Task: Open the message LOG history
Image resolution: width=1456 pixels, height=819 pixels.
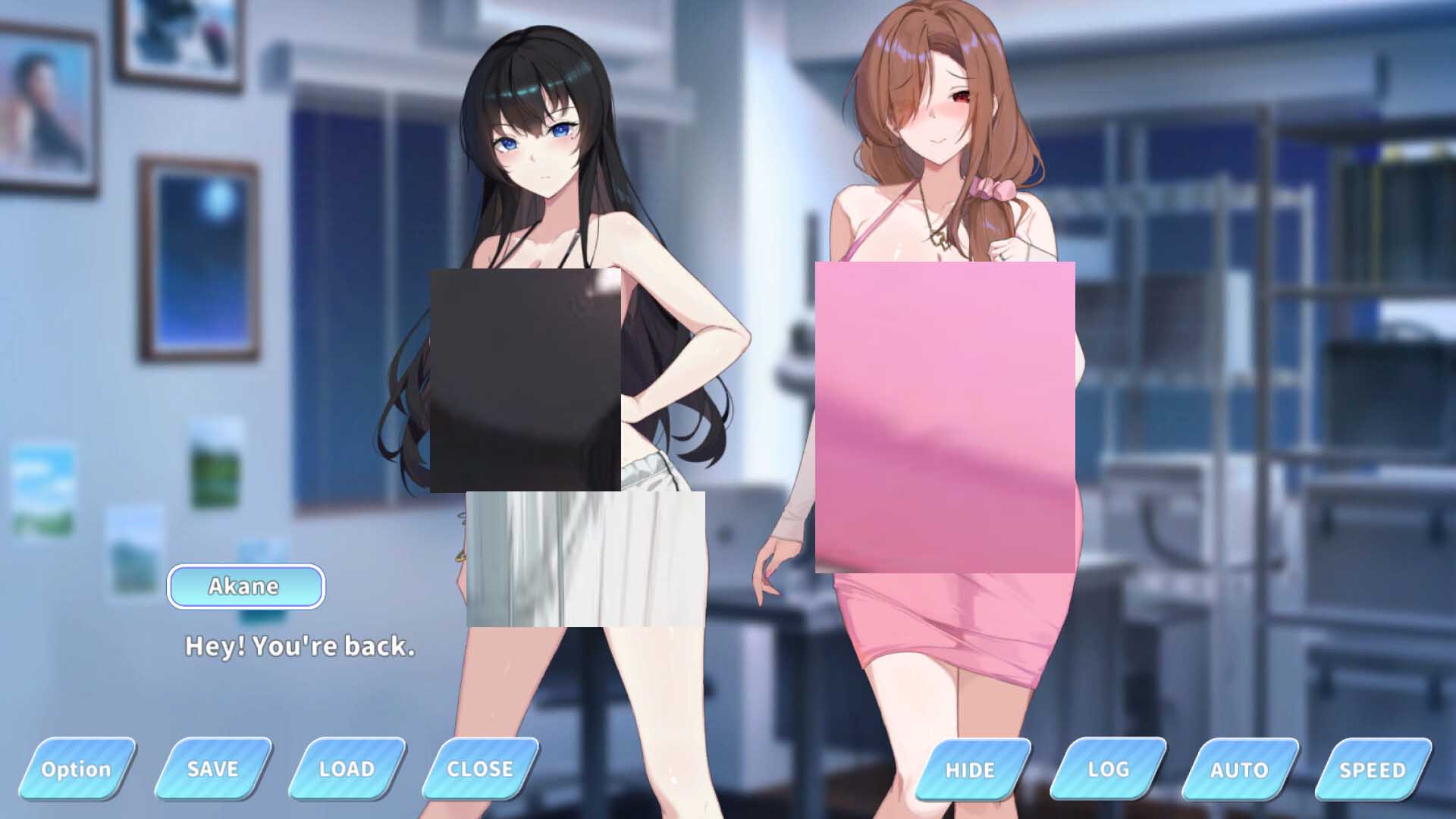Action: [x=1106, y=770]
